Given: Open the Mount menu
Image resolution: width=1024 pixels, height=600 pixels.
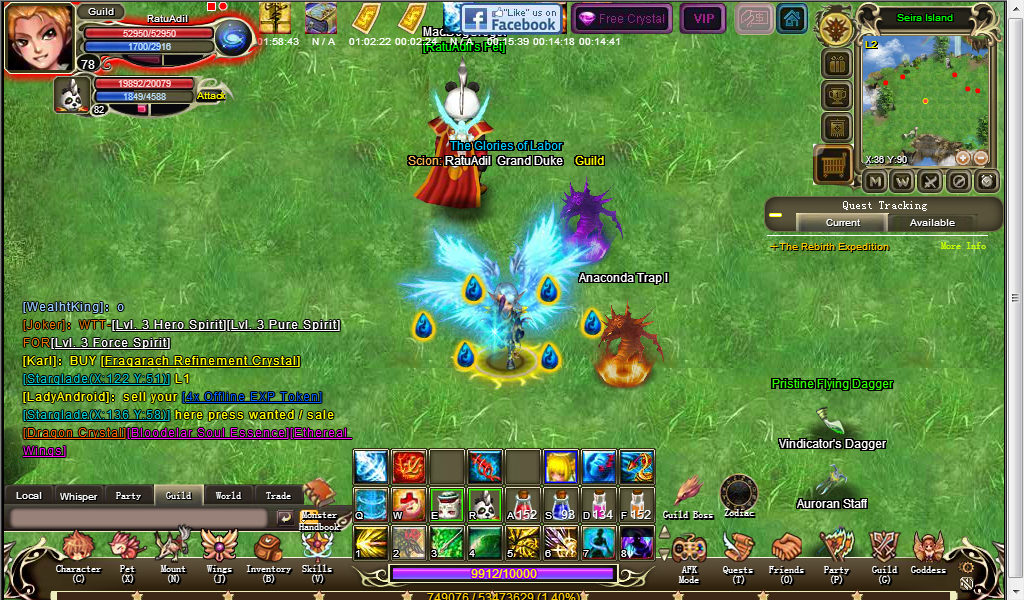Looking at the screenshot, I should pos(173,551).
